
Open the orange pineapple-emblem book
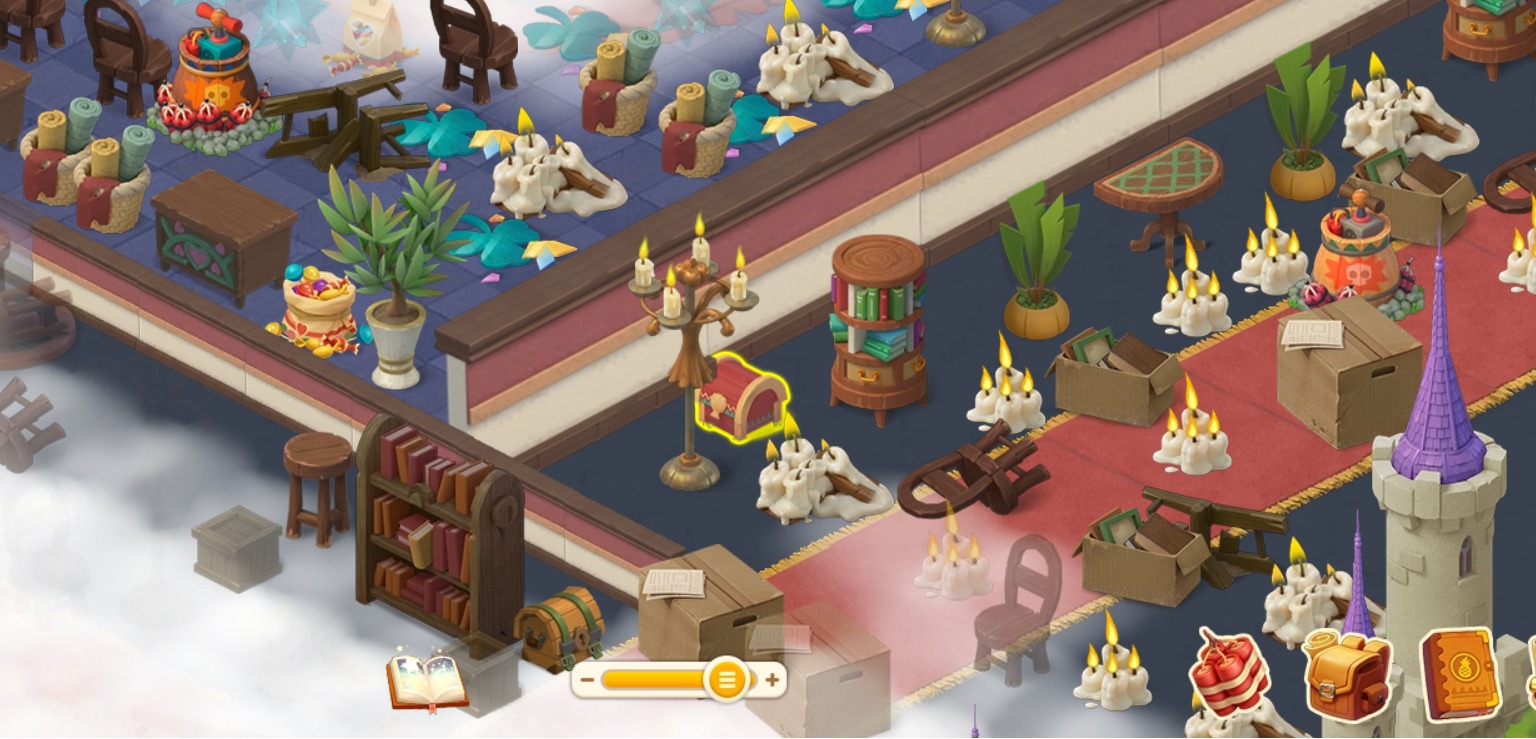click(x=1460, y=673)
